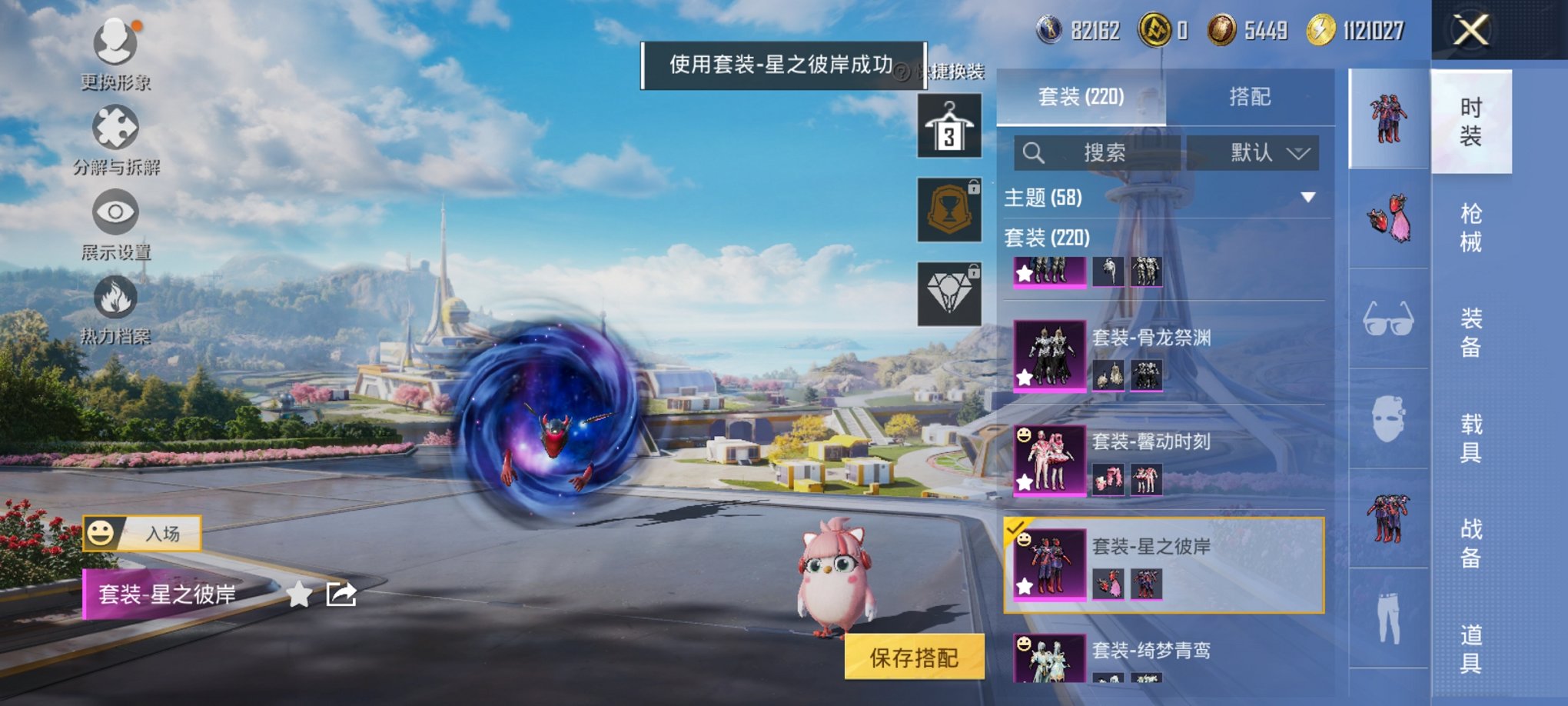Expand the 套装 (220) section header
The image size is (1568, 706).
(1045, 238)
